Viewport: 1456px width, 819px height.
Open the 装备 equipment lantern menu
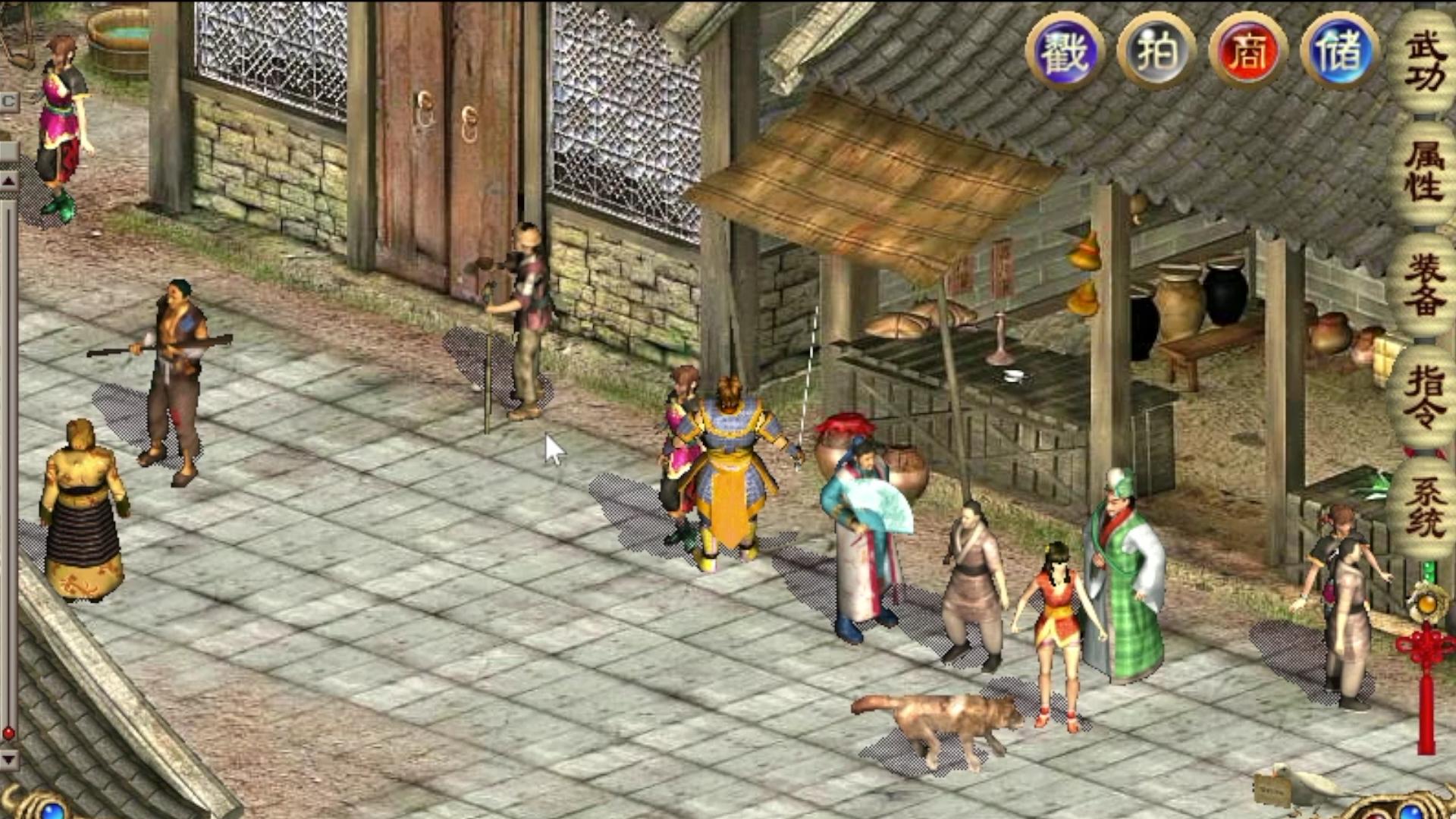[x=1424, y=284]
